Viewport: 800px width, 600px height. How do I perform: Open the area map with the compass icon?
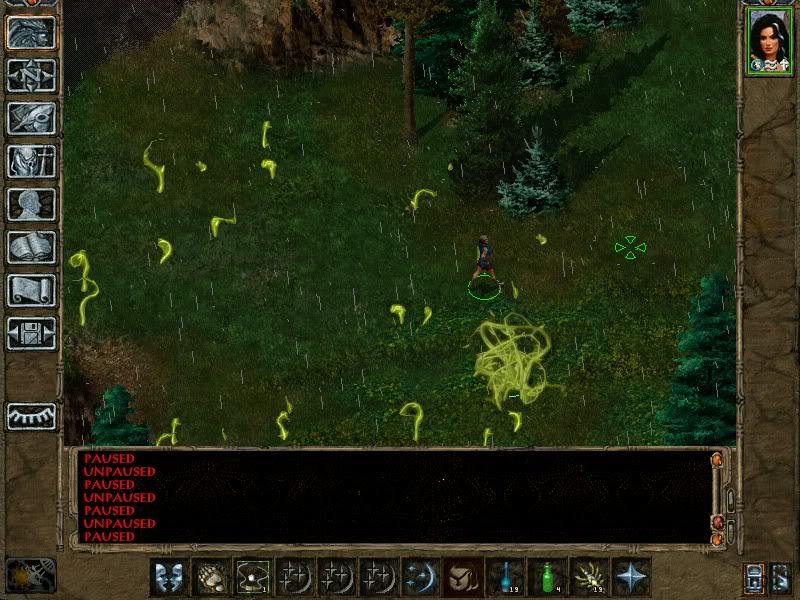click(x=31, y=75)
